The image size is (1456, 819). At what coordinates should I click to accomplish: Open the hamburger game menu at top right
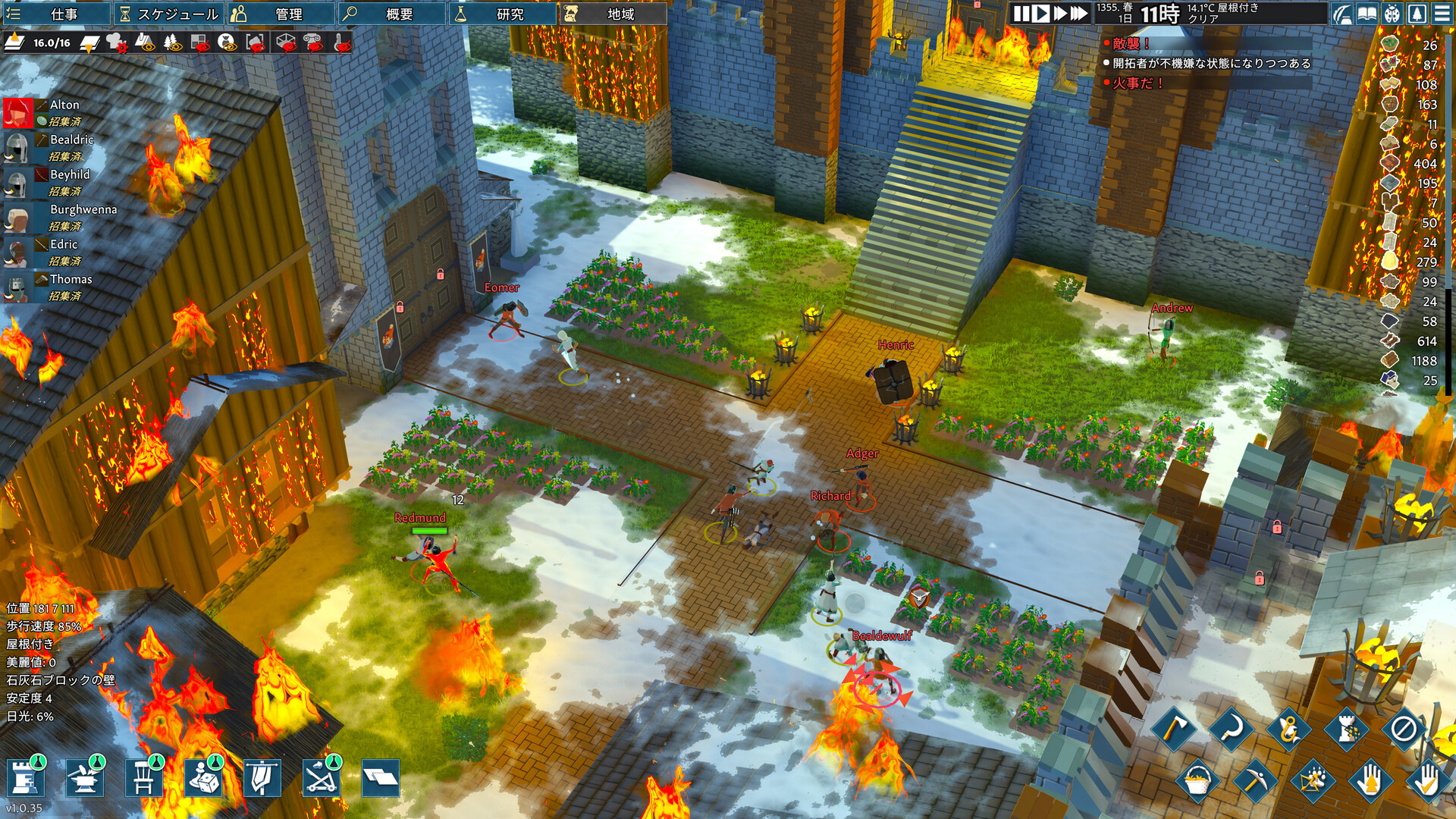pos(1442,14)
